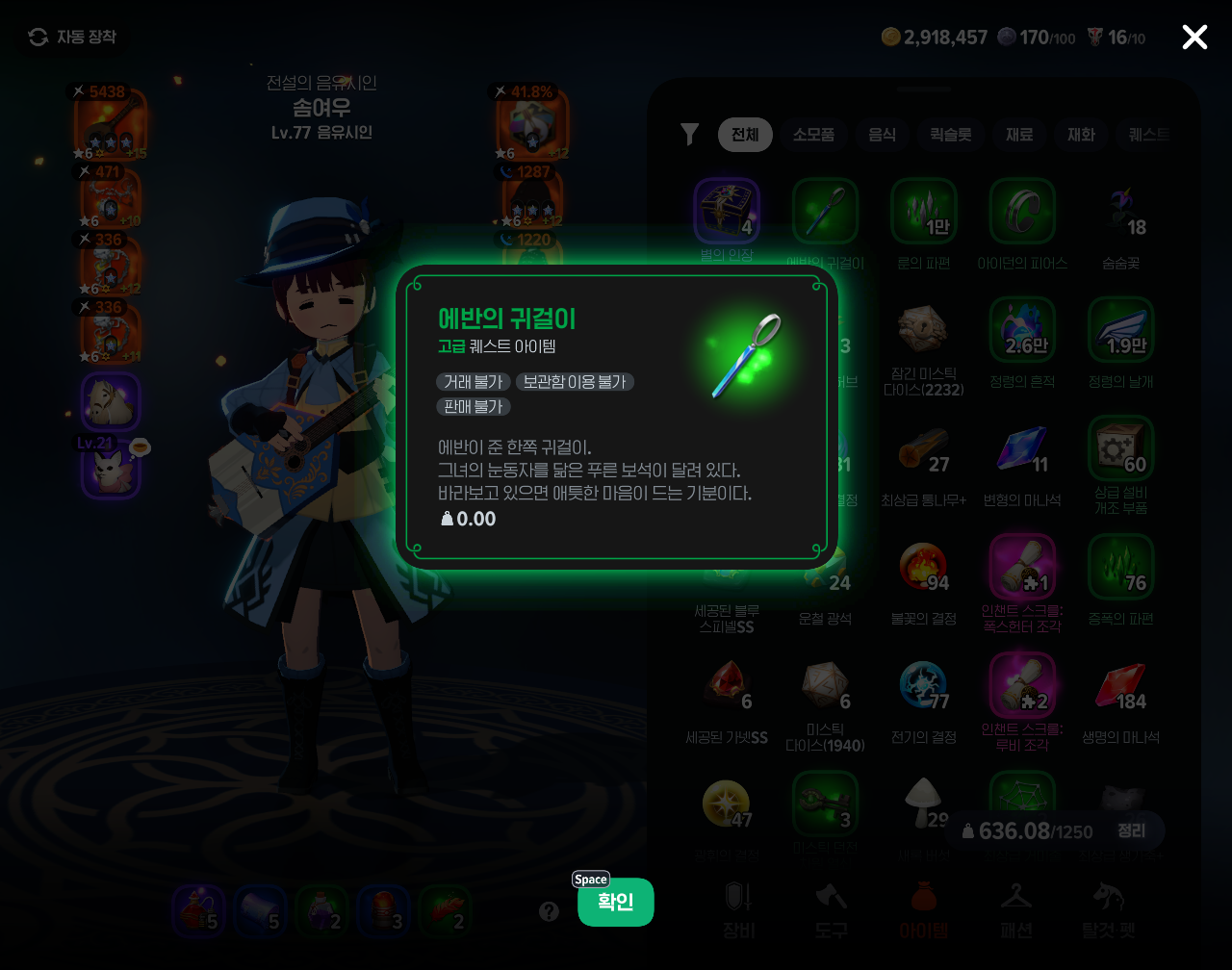This screenshot has height=970, width=1232.
Task: Choose the 룬의 파편 item slot
Action: pyautogui.click(x=923, y=212)
